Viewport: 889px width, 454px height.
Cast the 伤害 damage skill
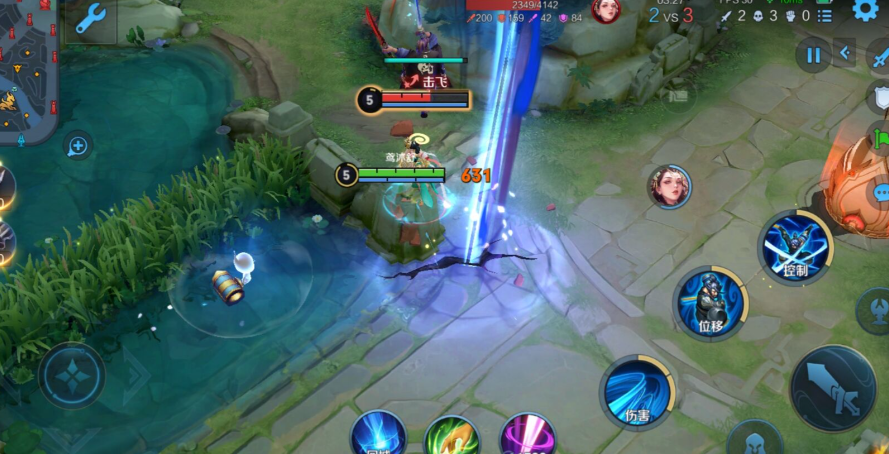tap(637, 392)
